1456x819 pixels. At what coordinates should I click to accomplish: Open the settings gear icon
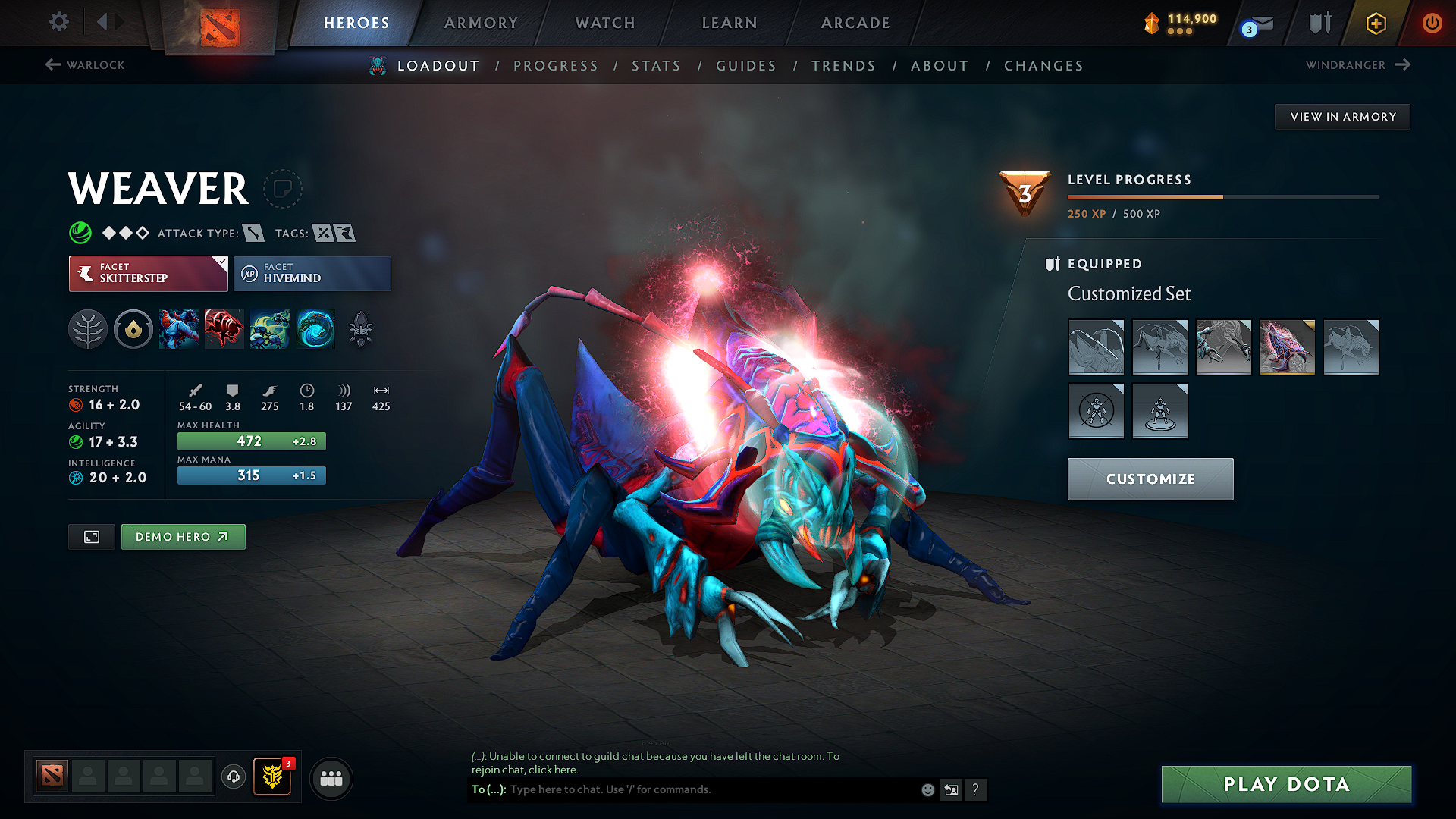pos(58,22)
